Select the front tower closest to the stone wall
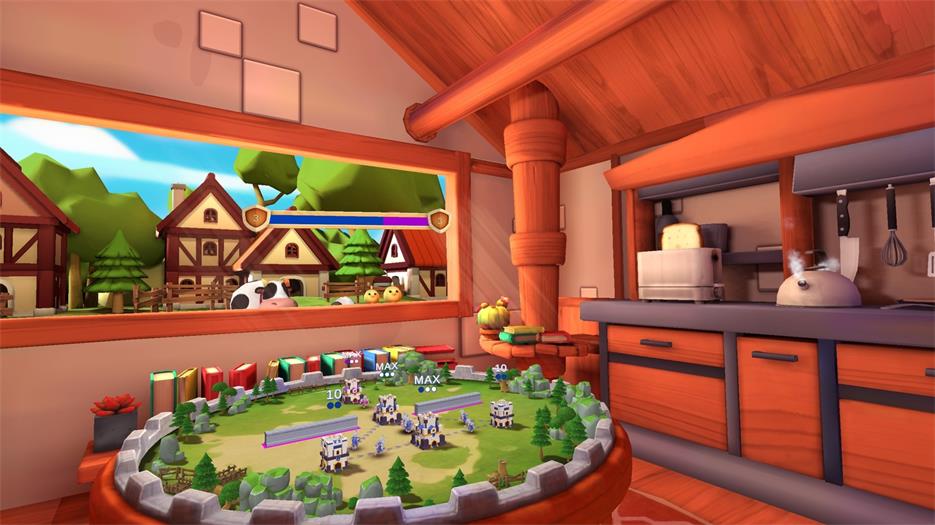 click(333, 452)
